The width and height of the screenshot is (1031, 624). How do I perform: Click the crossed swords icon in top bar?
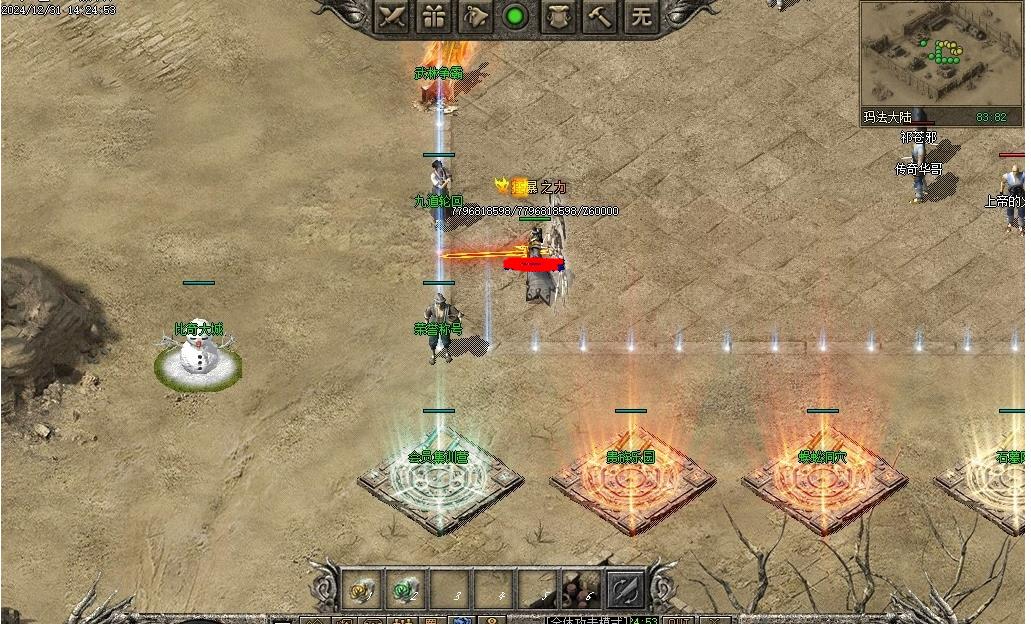point(392,16)
